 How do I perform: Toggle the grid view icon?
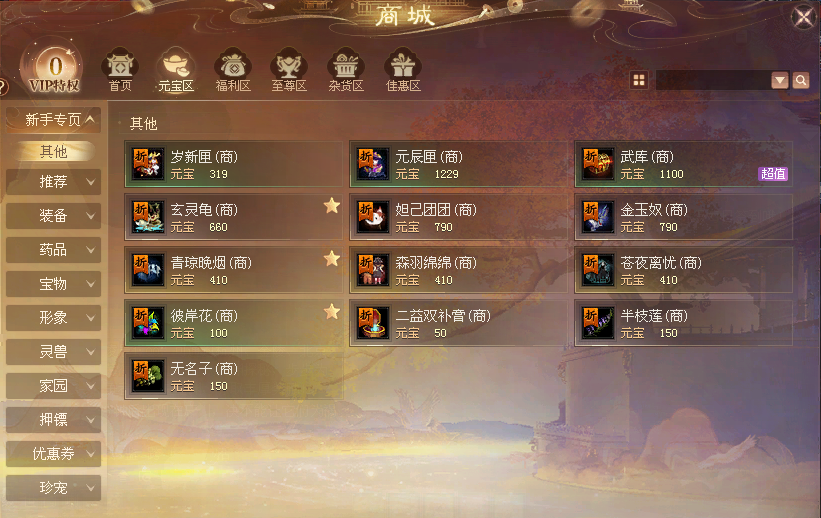(639, 80)
